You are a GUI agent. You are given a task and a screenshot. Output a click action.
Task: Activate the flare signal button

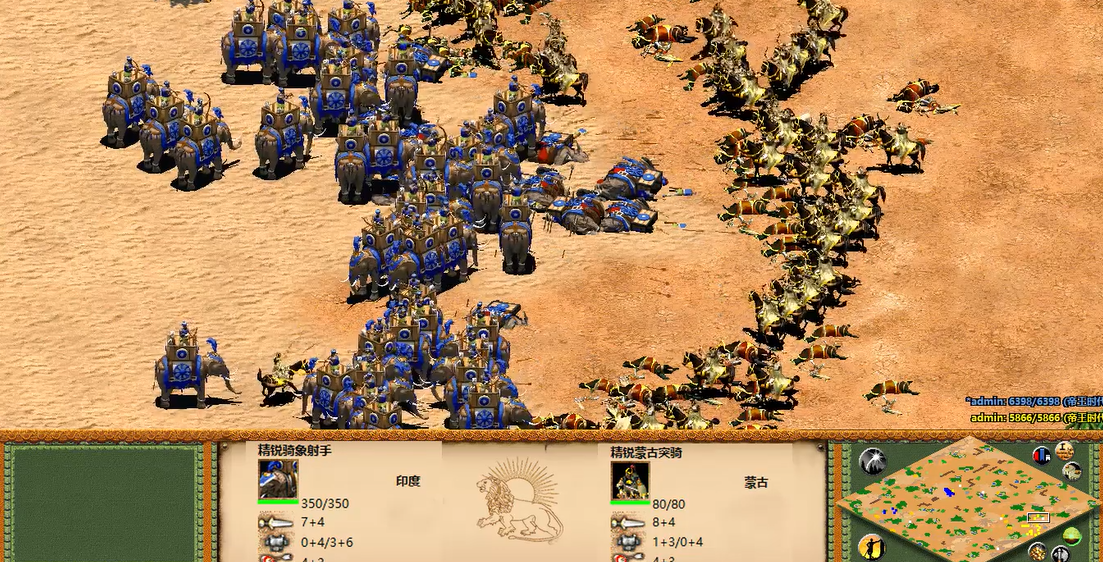point(872,461)
